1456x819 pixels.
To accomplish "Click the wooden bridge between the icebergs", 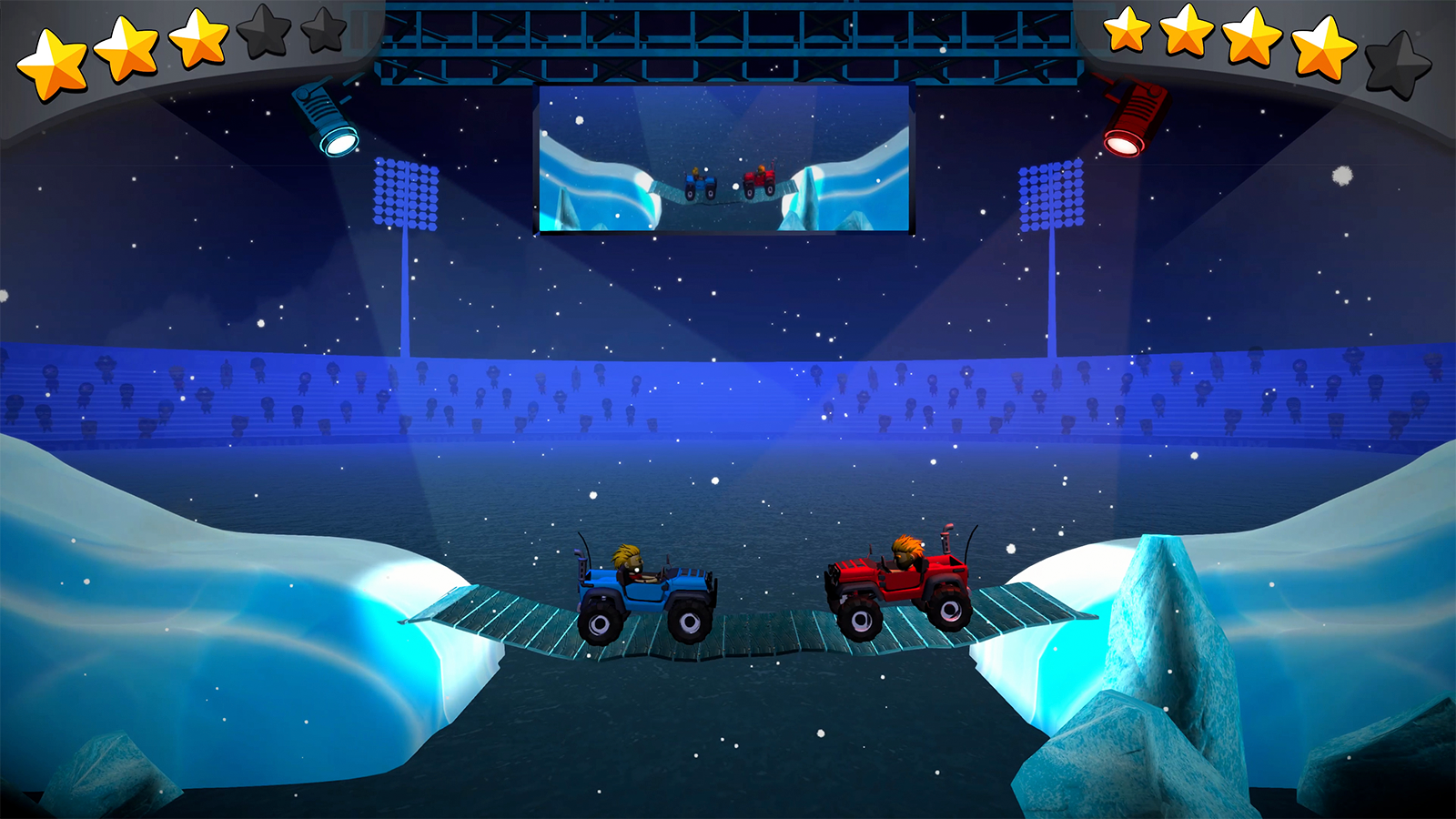I will click(773, 637).
